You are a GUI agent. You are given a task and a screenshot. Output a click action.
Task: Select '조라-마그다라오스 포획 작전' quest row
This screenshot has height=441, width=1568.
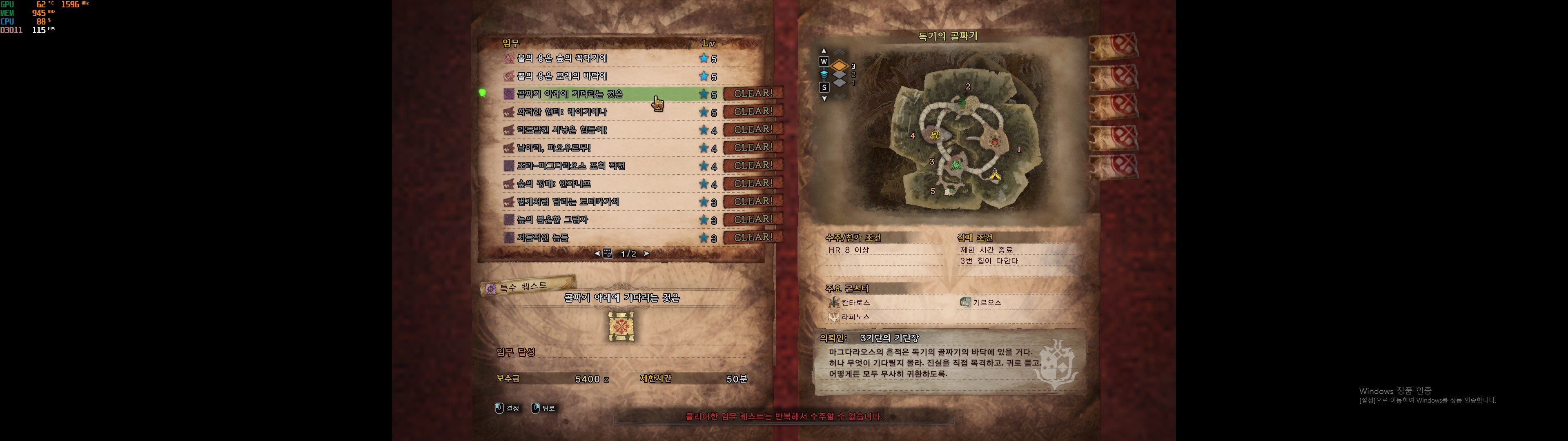570,166
